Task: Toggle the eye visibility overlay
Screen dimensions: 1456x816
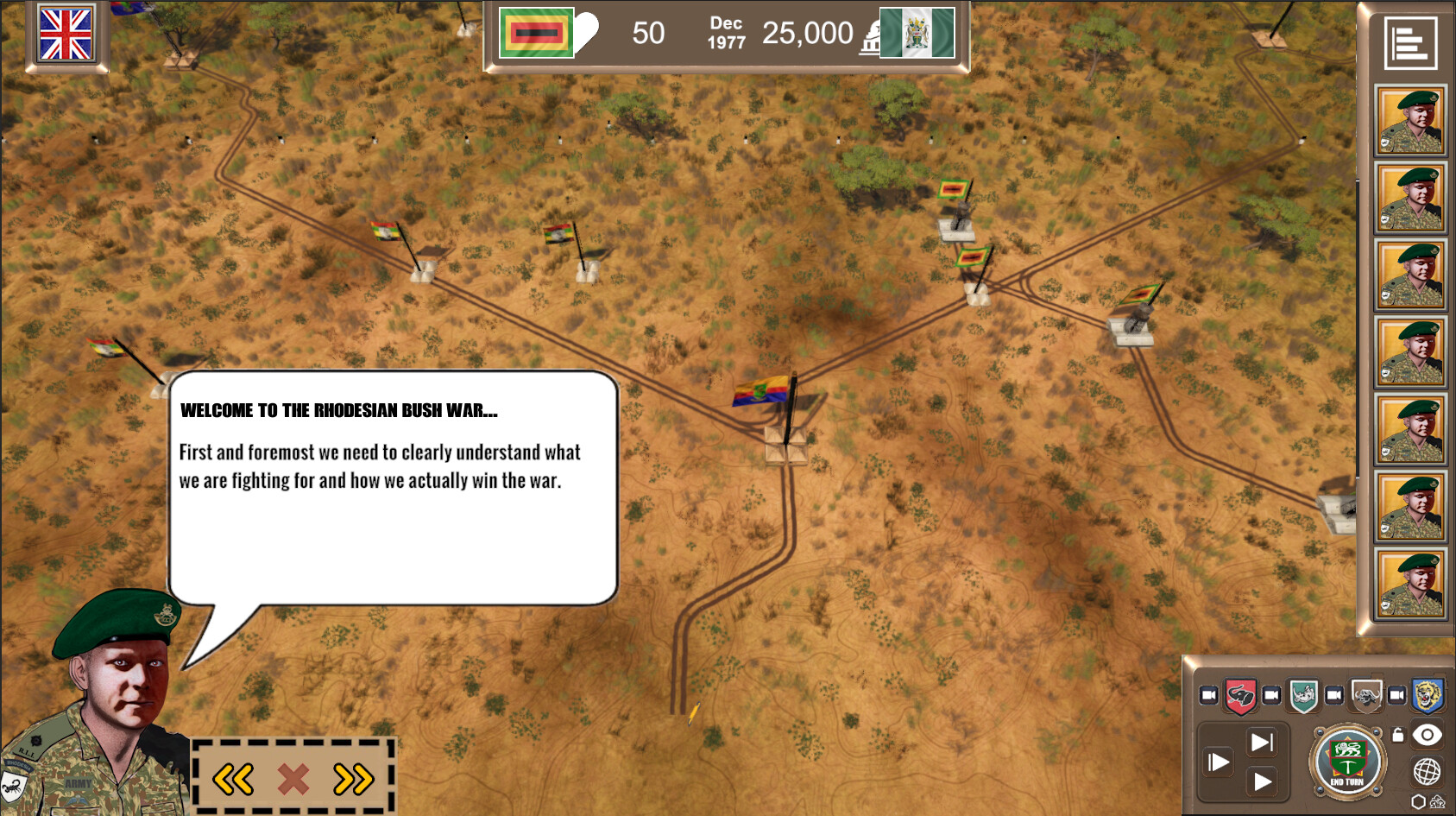Action: (x=1426, y=735)
